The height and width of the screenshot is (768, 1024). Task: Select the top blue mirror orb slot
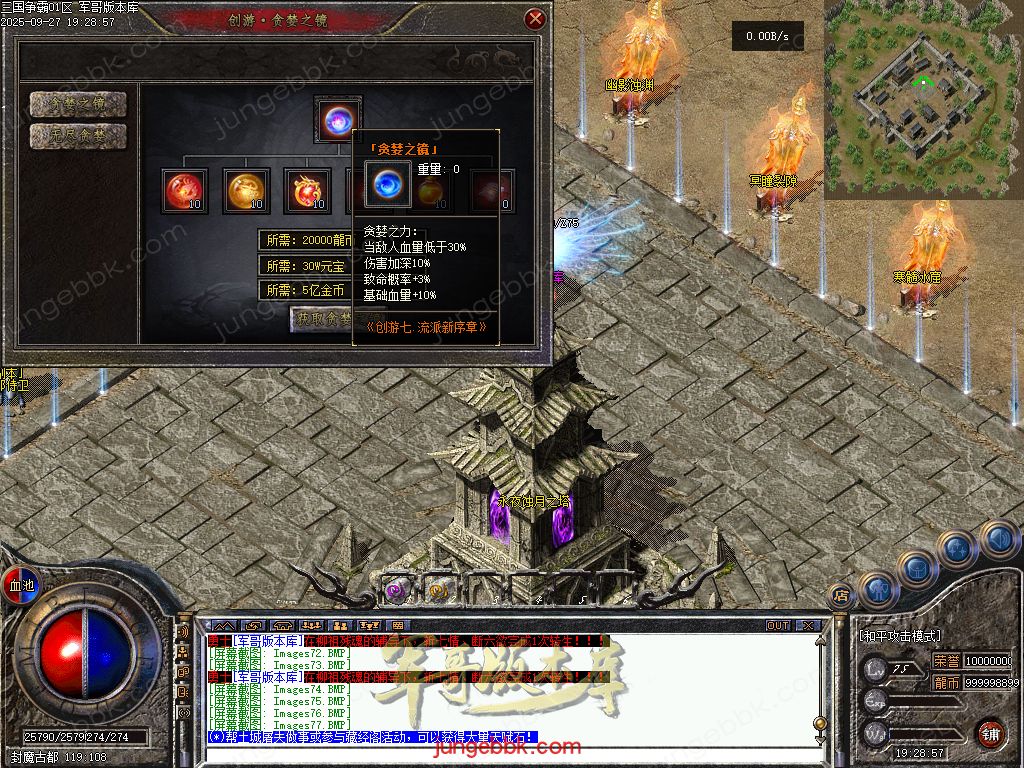coord(336,119)
